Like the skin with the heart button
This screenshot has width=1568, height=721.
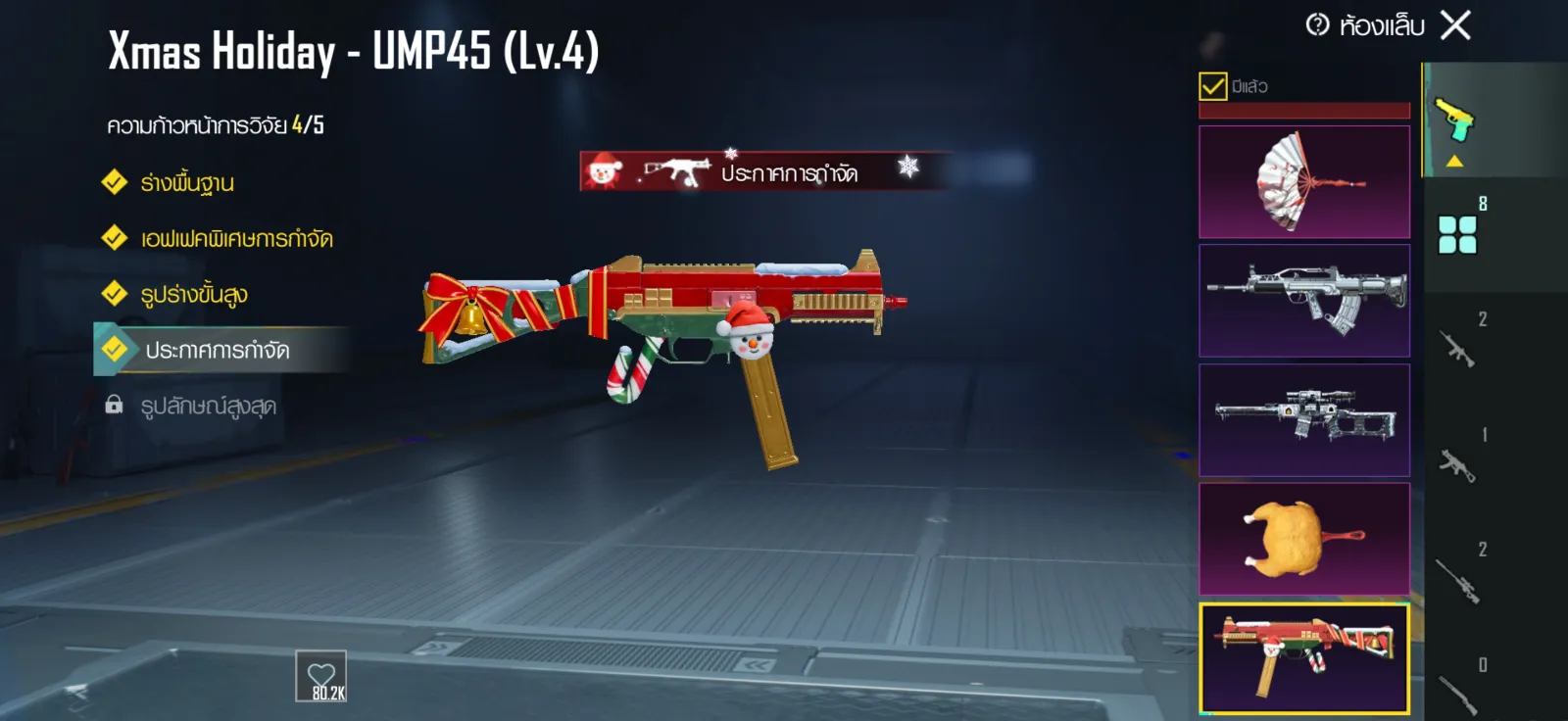[321, 675]
